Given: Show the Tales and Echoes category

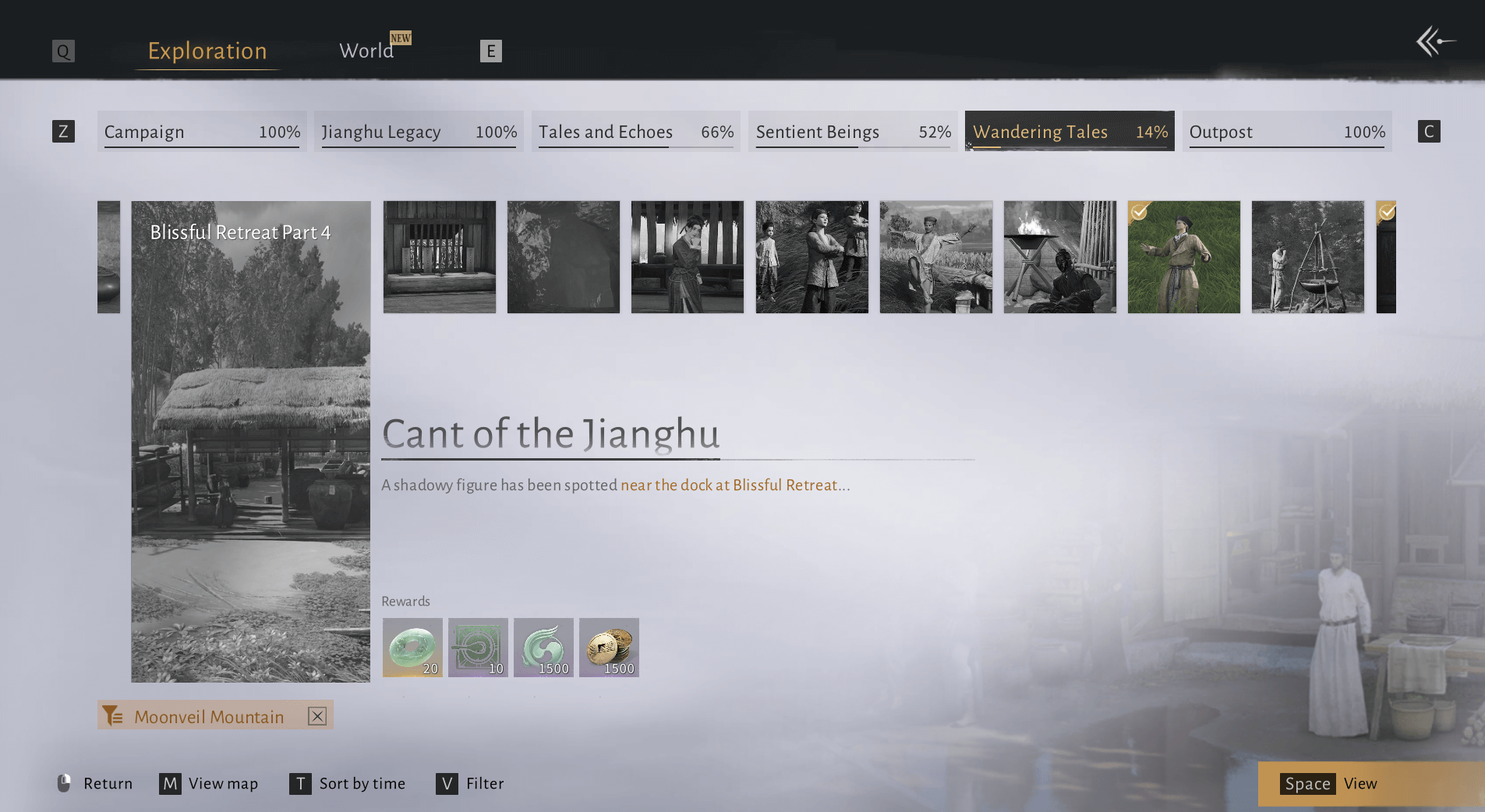Looking at the screenshot, I should click(x=635, y=132).
